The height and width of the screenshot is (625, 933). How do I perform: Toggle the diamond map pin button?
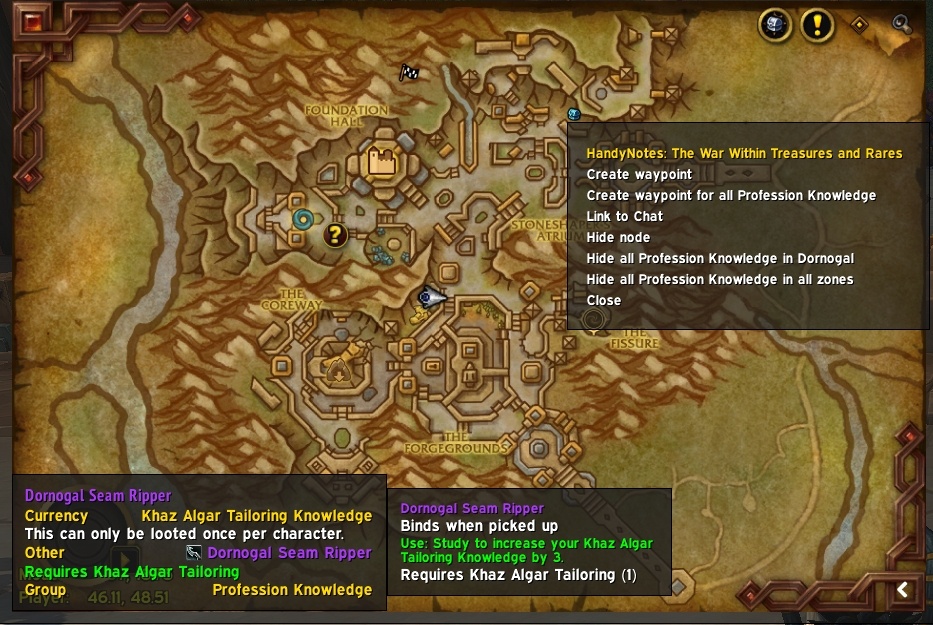858,24
